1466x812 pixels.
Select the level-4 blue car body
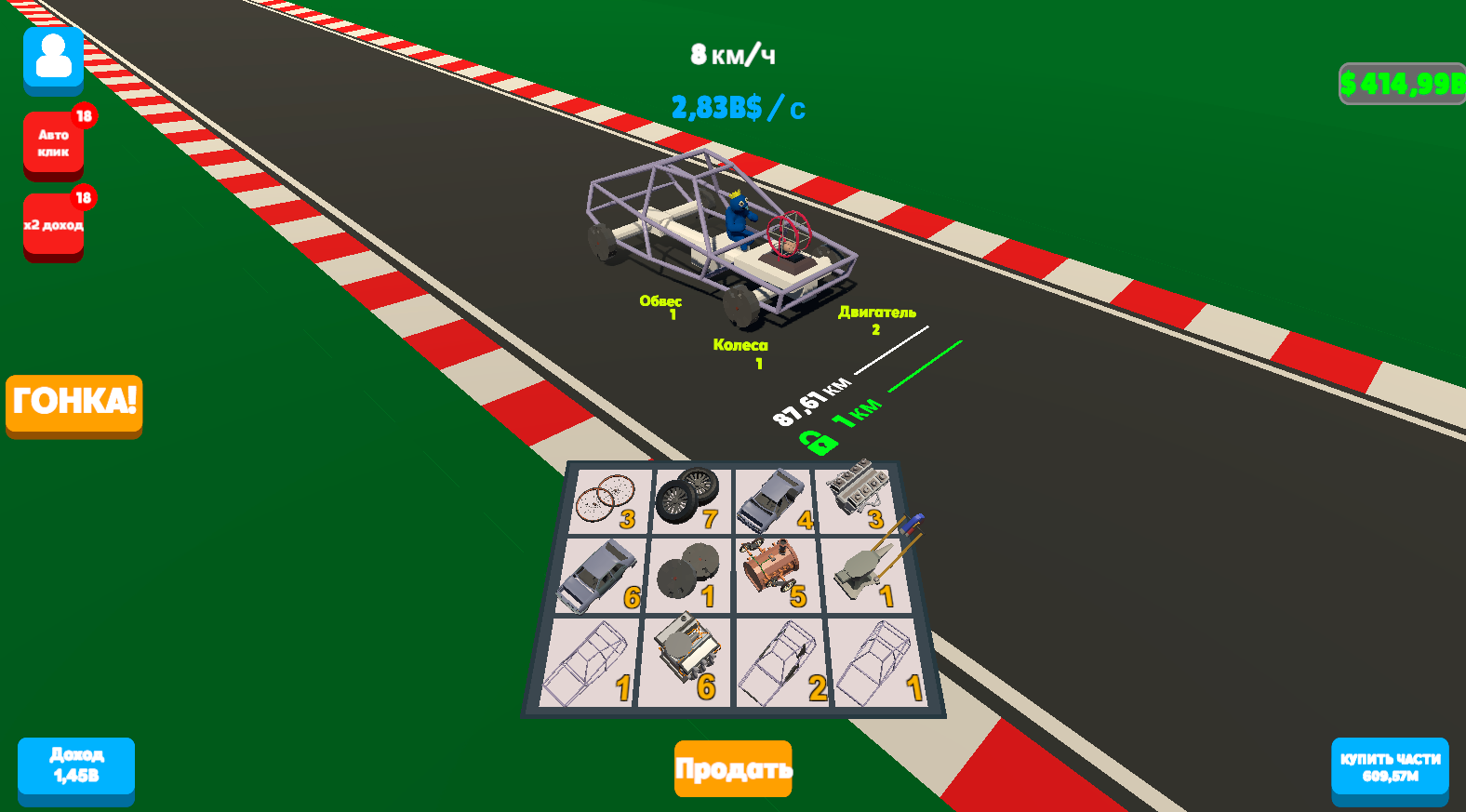pos(774,499)
